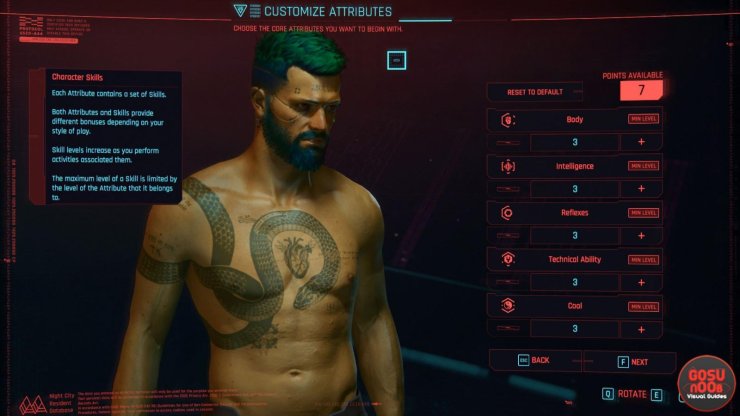The image size is (740, 416).
Task: Select the Reflexes attribute row
Action: click(574, 213)
